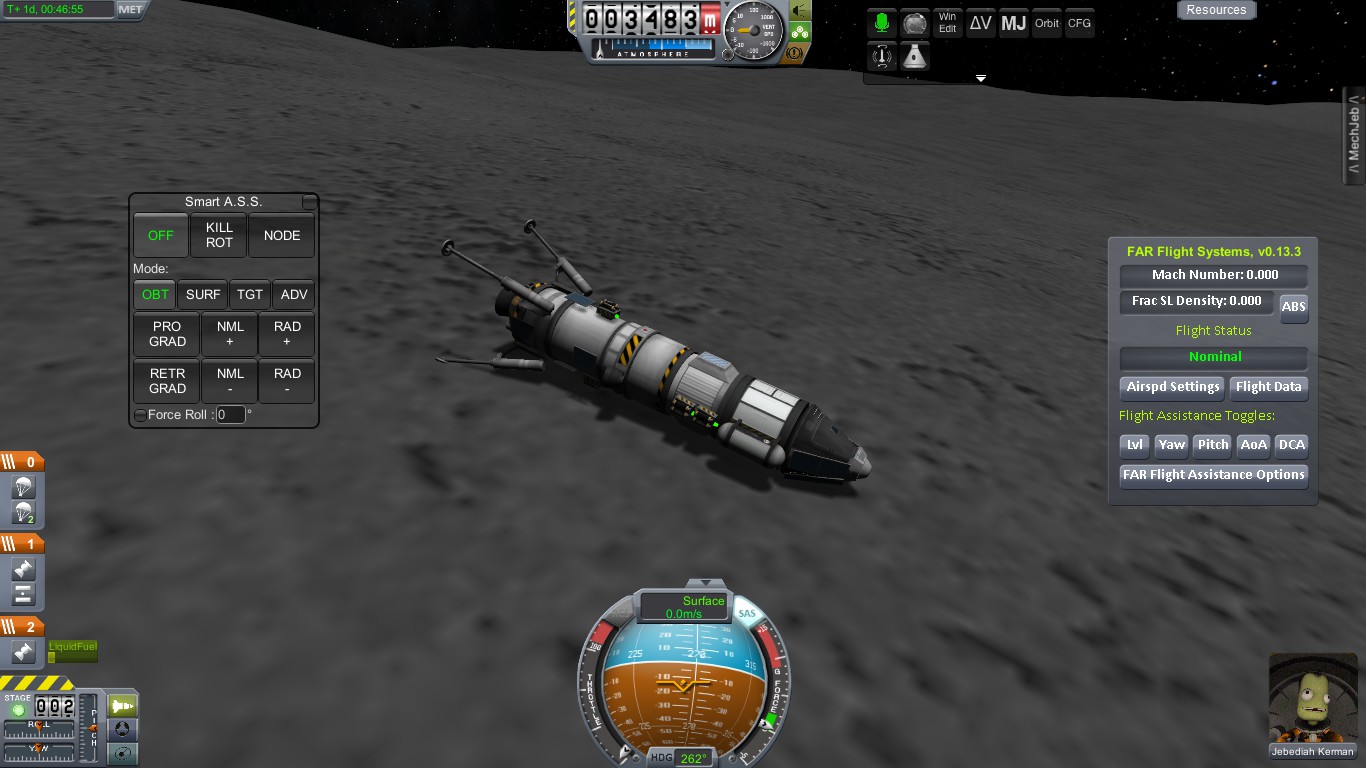Tick the Force Roll checkbox

tap(140, 415)
